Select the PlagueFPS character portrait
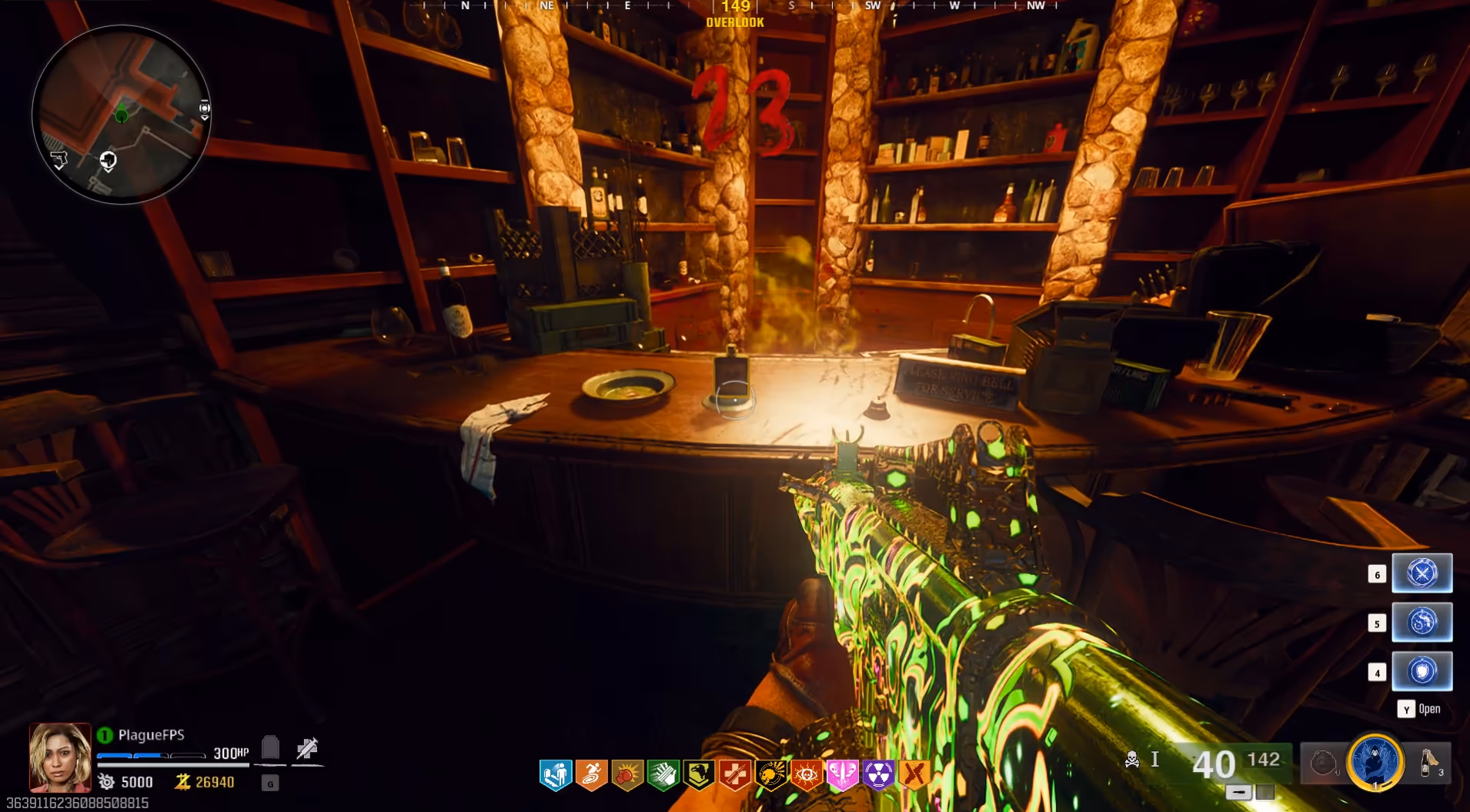 (x=60, y=757)
